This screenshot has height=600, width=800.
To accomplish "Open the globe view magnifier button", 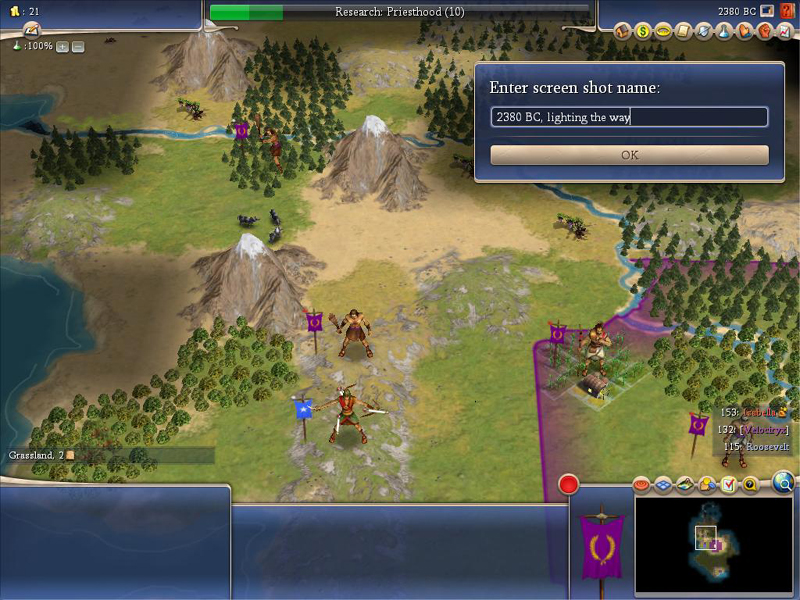I will coord(784,483).
